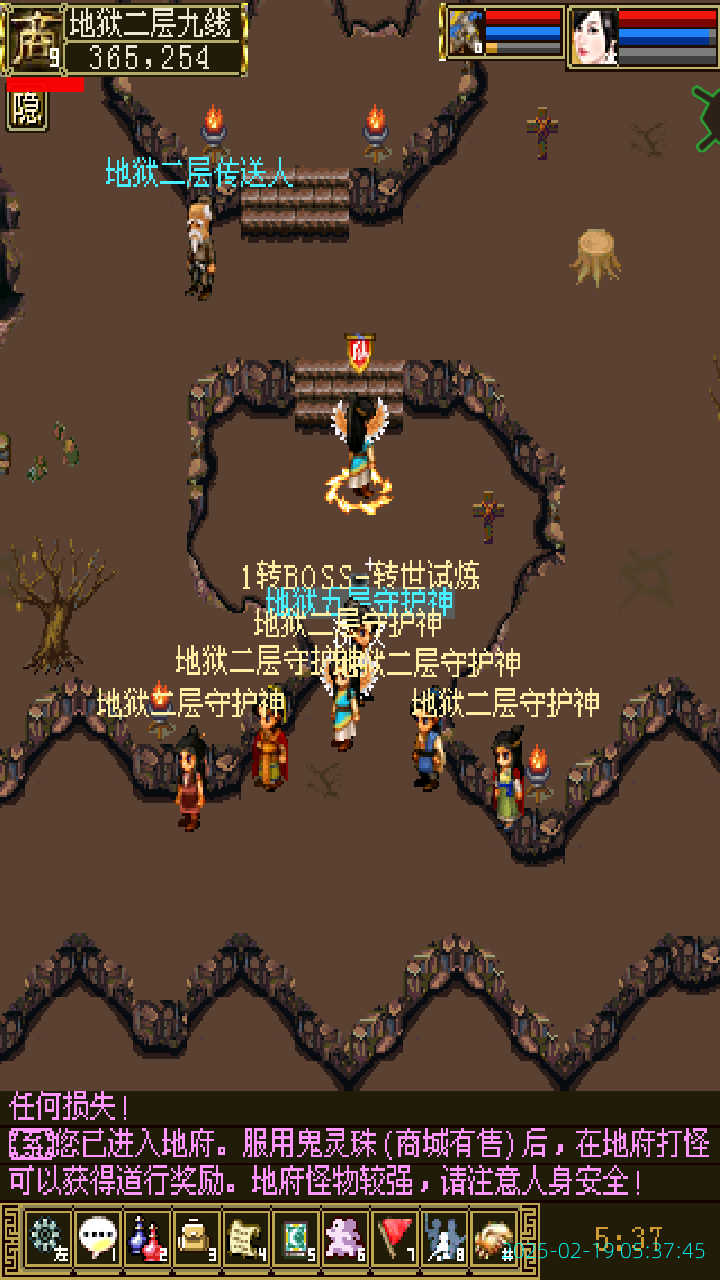Open the pink figure friends icon
Viewport: 720px width, 1280px height.
(346, 1239)
